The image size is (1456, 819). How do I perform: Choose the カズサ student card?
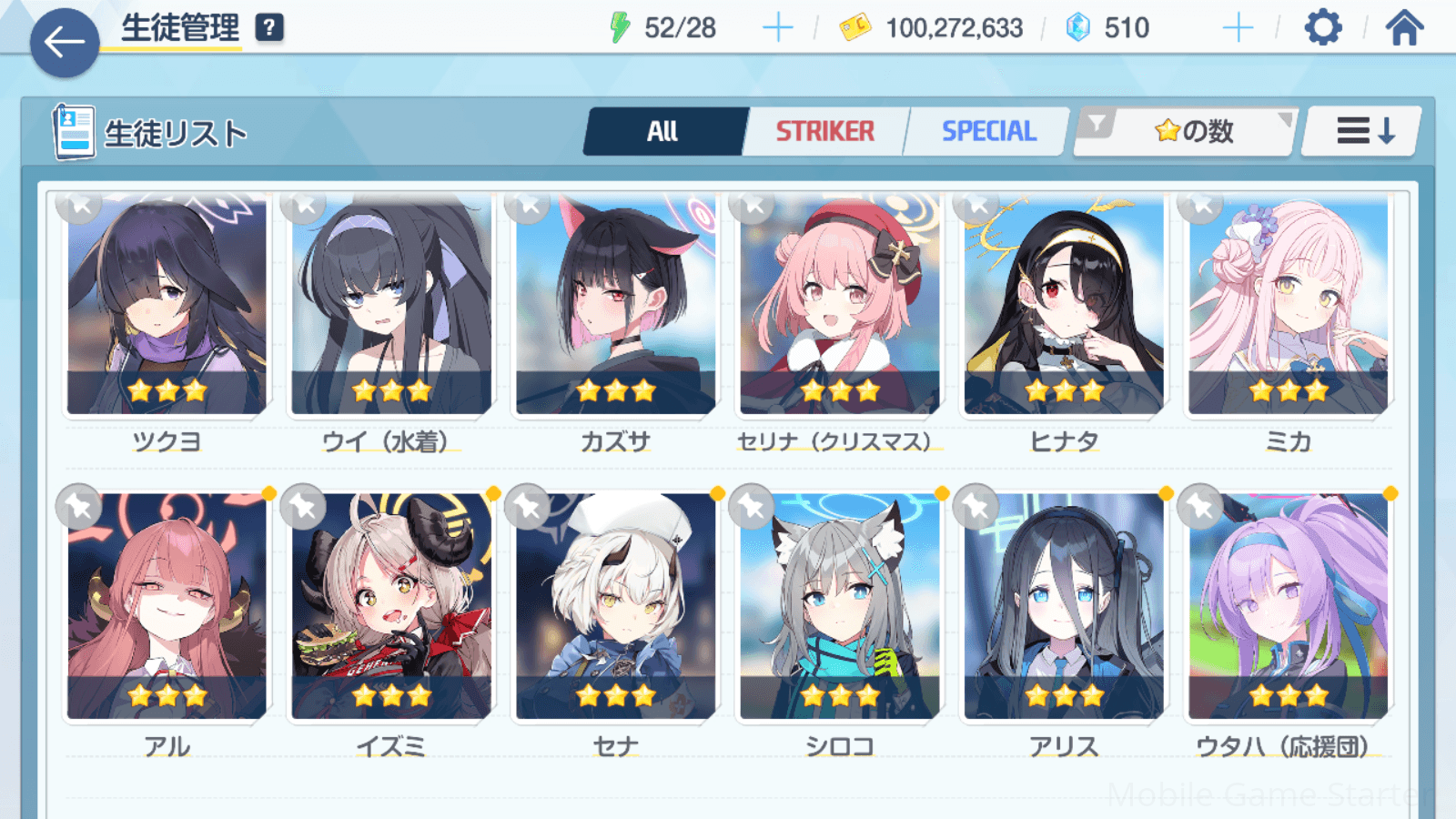615,305
